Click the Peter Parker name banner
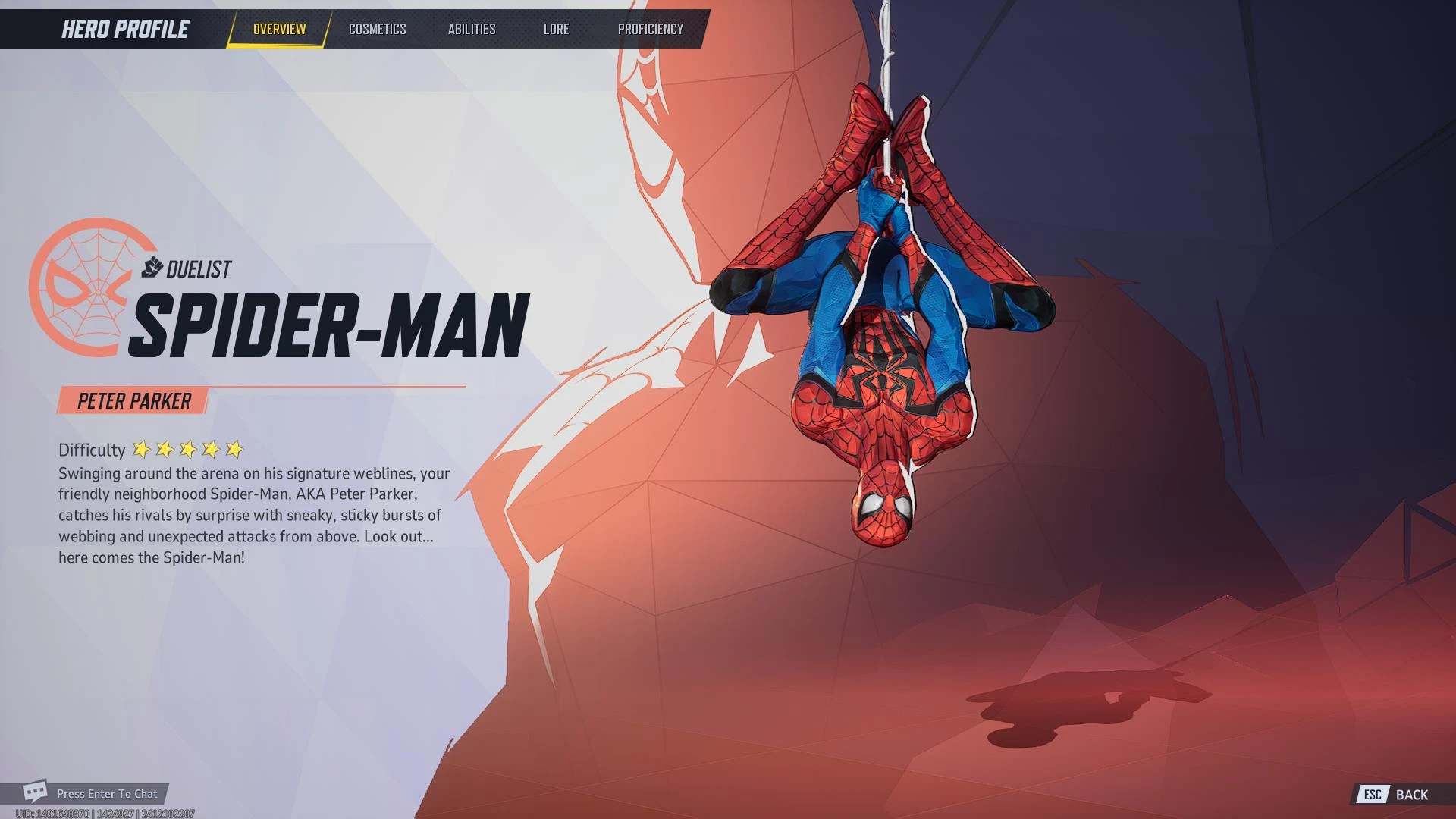 (x=134, y=401)
